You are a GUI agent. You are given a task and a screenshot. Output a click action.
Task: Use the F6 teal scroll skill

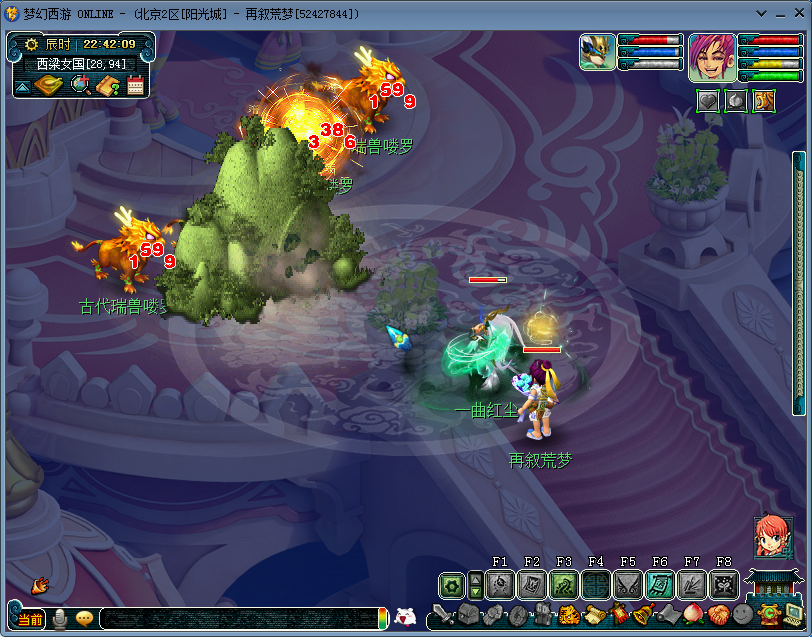pos(660,585)
